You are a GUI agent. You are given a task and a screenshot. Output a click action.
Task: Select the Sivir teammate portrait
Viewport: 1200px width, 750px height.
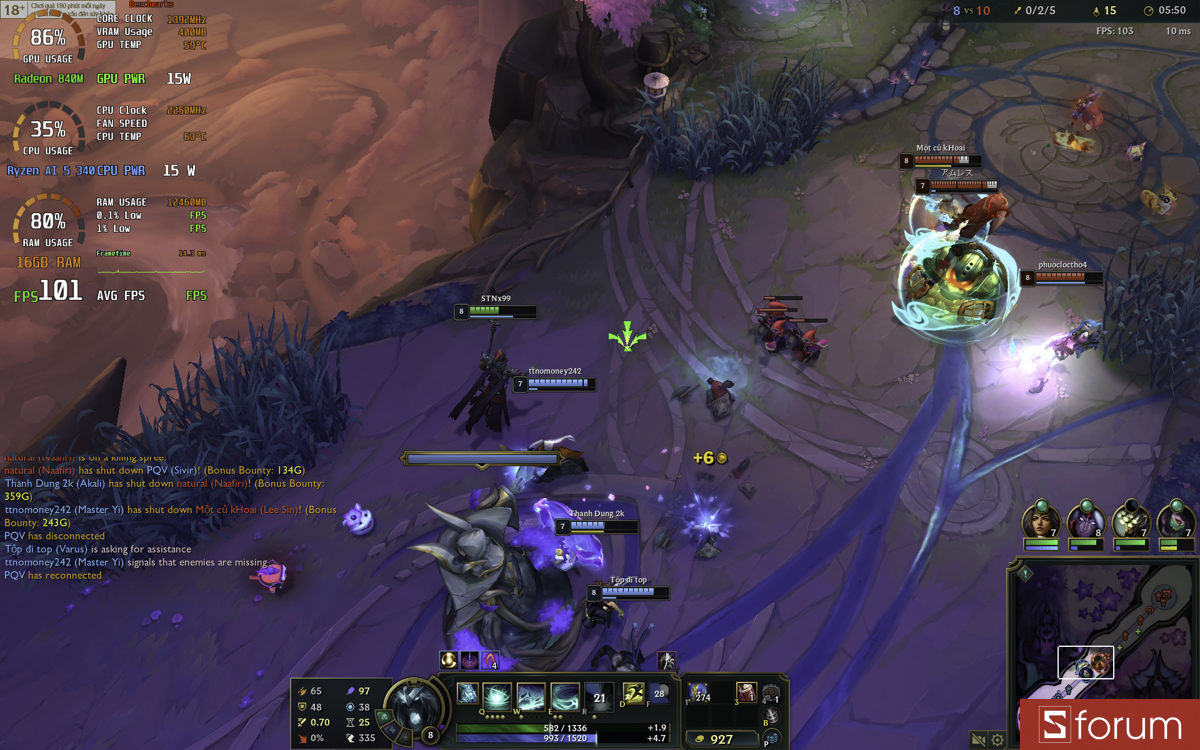pyautogui.click(x=1041, y=521)
